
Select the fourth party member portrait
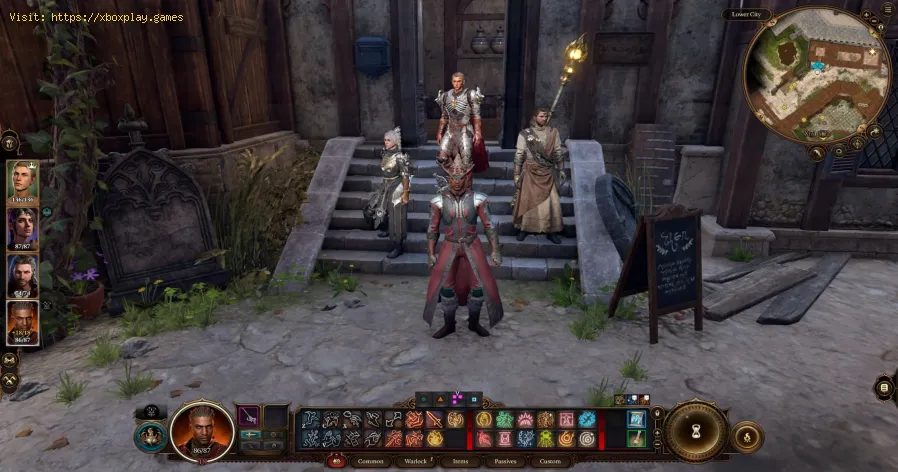tap(23, 322)
